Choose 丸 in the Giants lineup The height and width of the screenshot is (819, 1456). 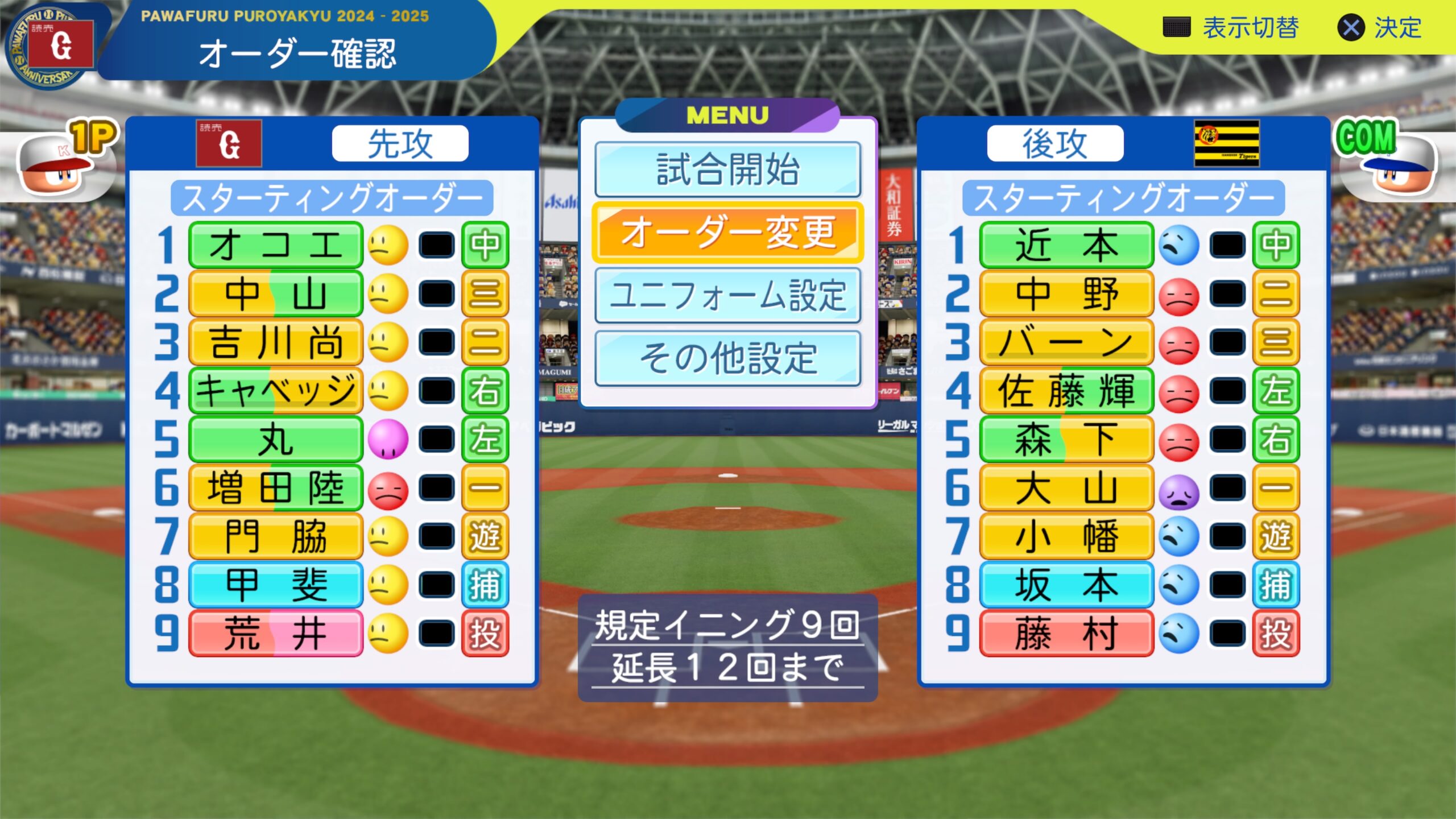[x=275, y=440]
